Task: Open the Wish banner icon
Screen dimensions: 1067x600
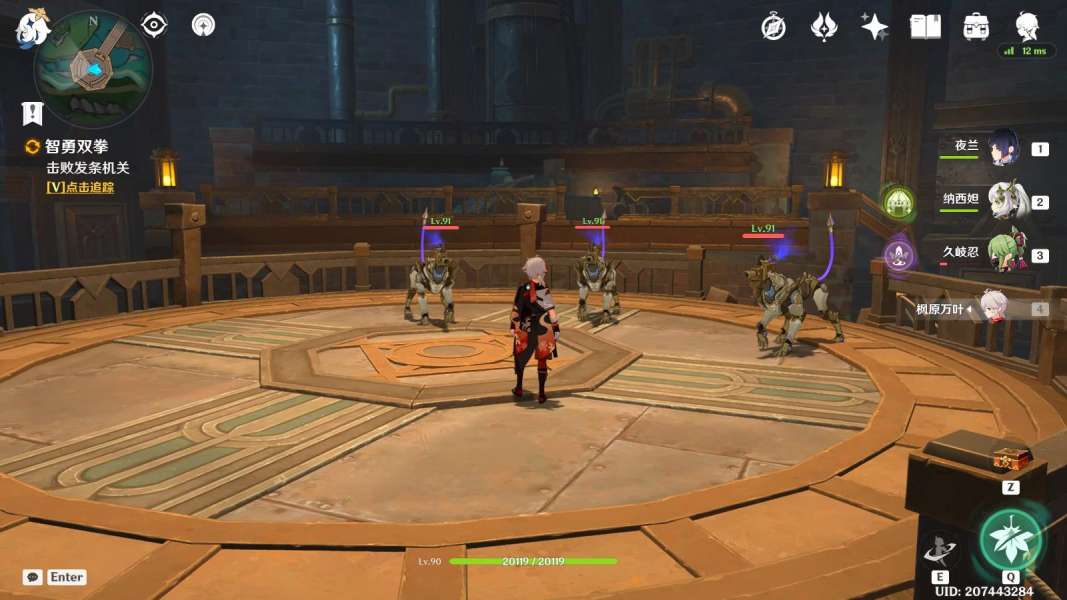Action: (x=823, y=27)
